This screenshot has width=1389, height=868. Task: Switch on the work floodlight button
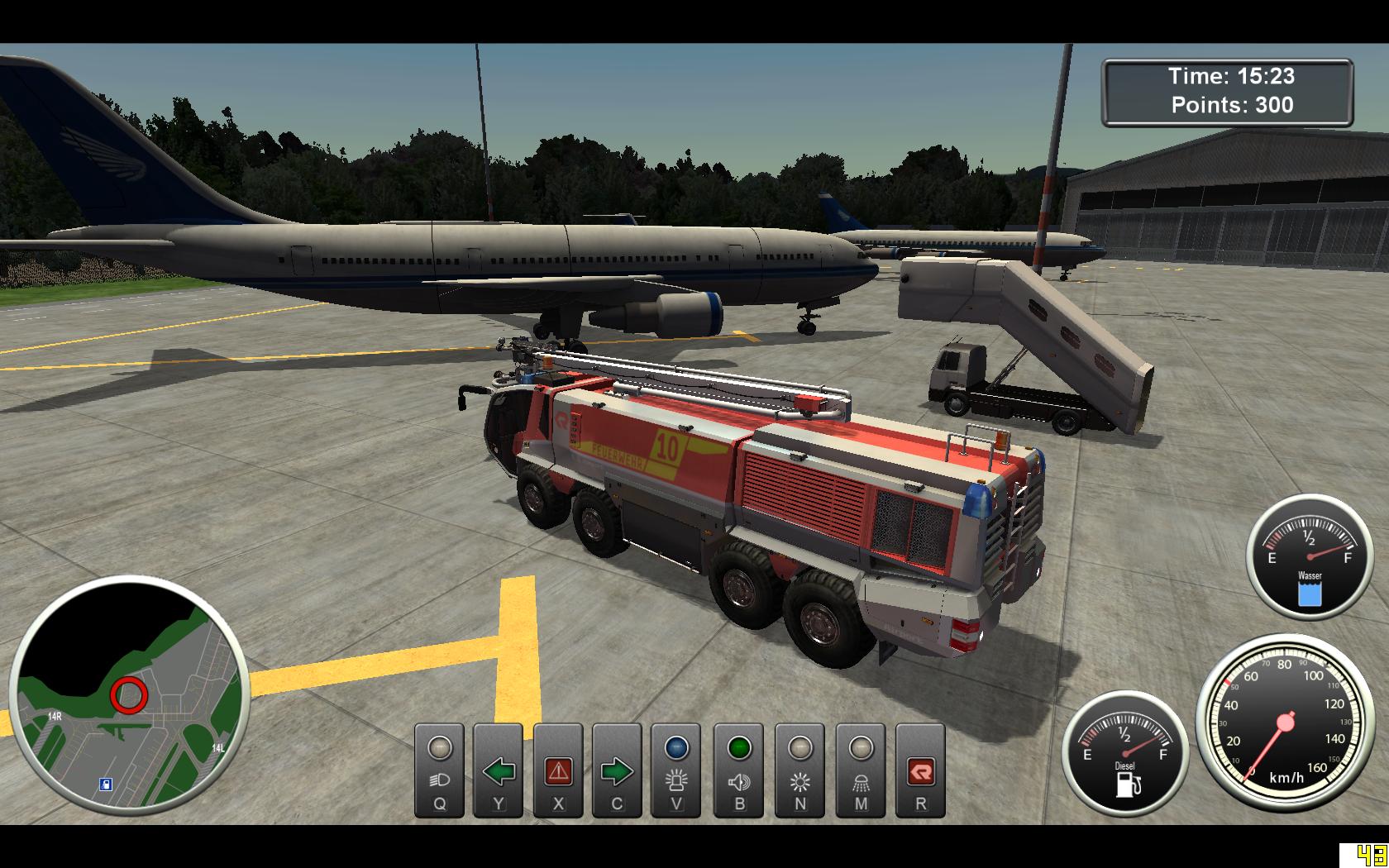pos(800,770)
